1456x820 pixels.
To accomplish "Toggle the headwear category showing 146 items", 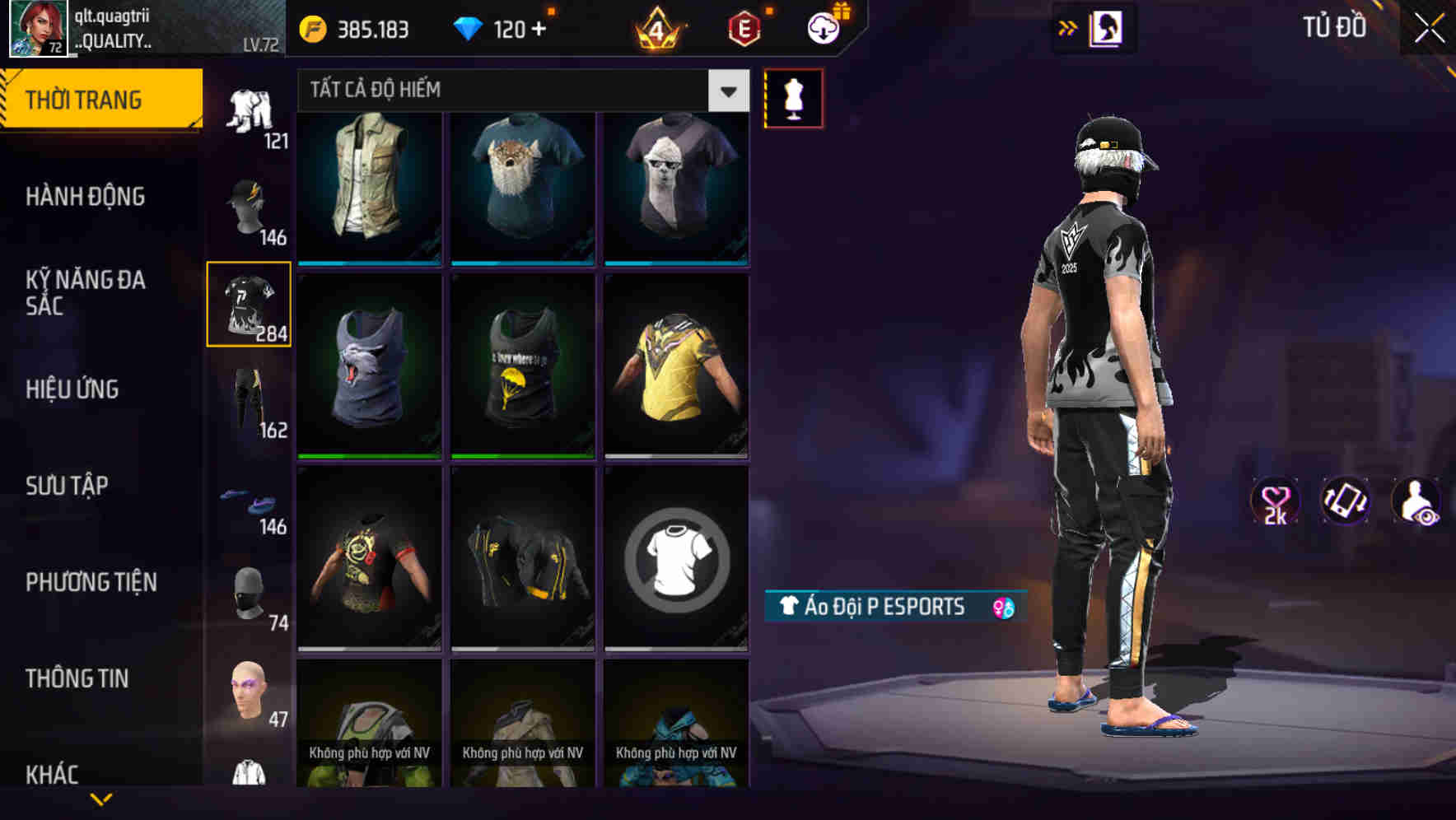I will 248,204.
